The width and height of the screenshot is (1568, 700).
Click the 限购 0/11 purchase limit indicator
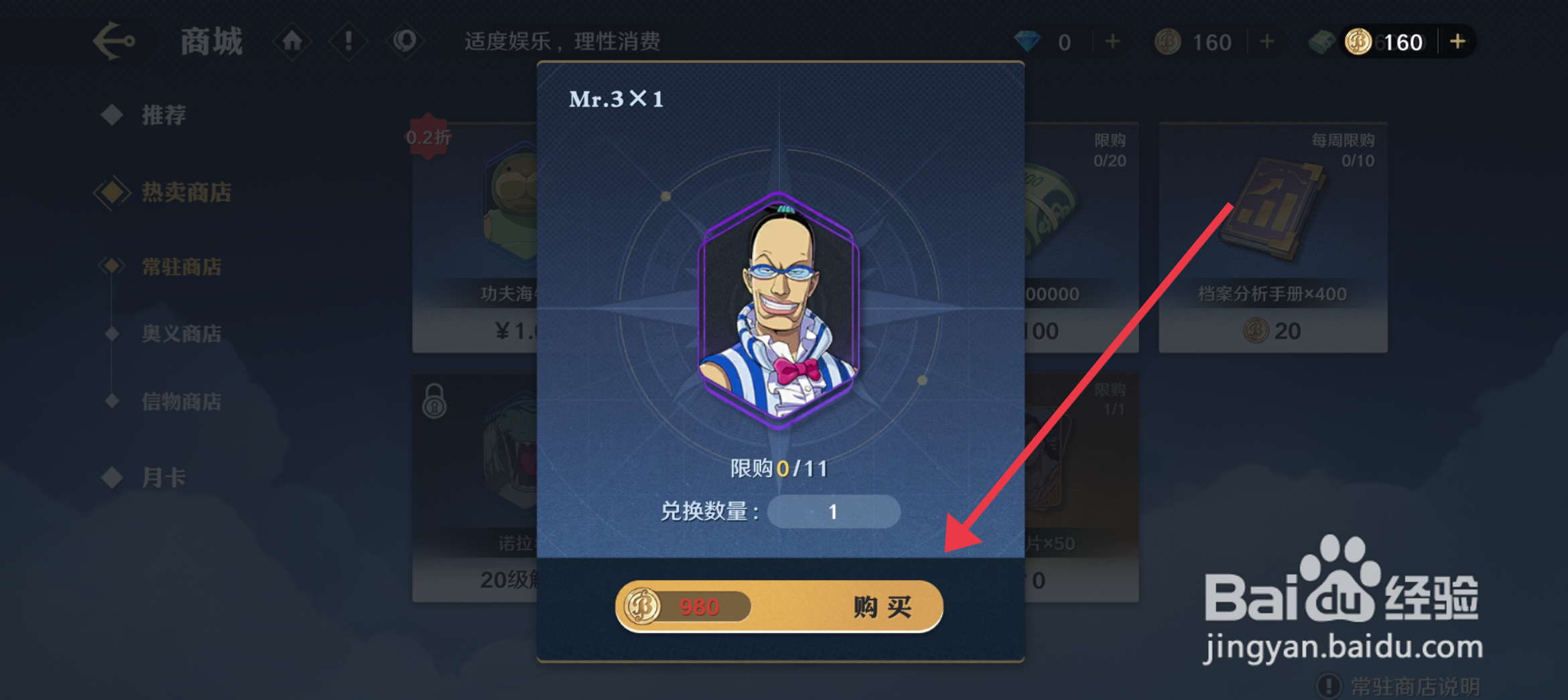779,469
